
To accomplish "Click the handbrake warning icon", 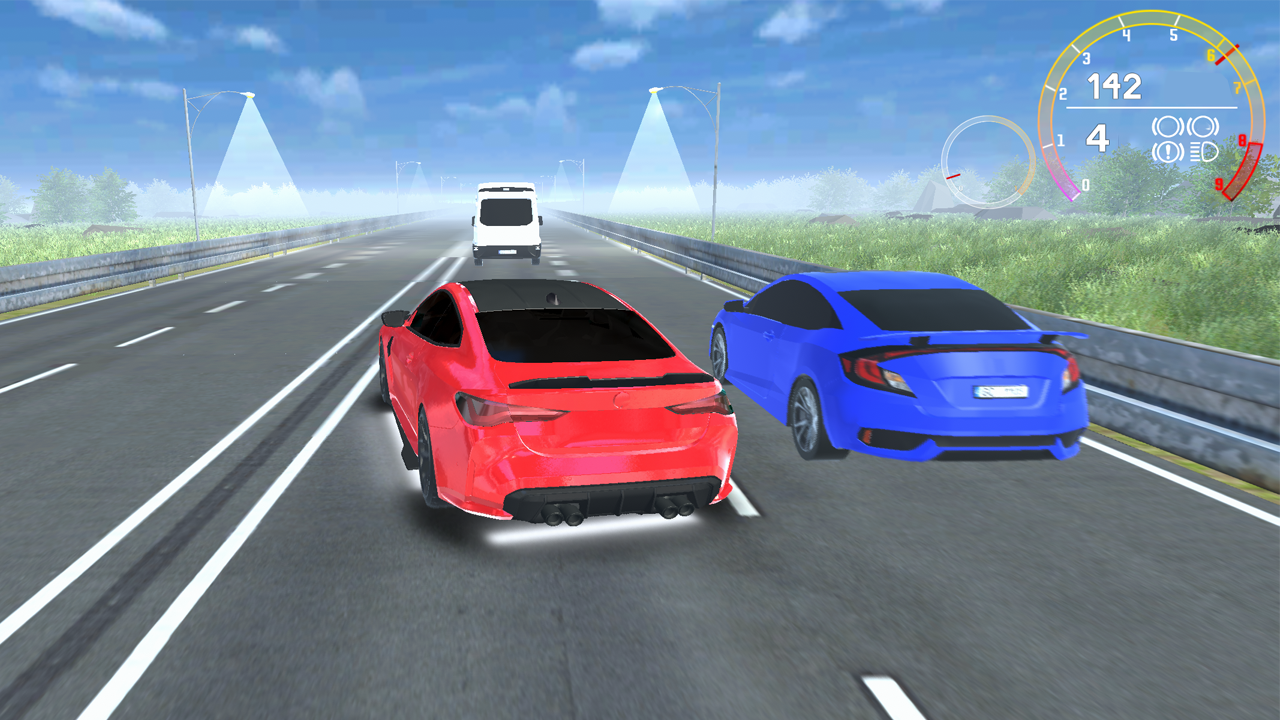I will tap(1167, 153).
